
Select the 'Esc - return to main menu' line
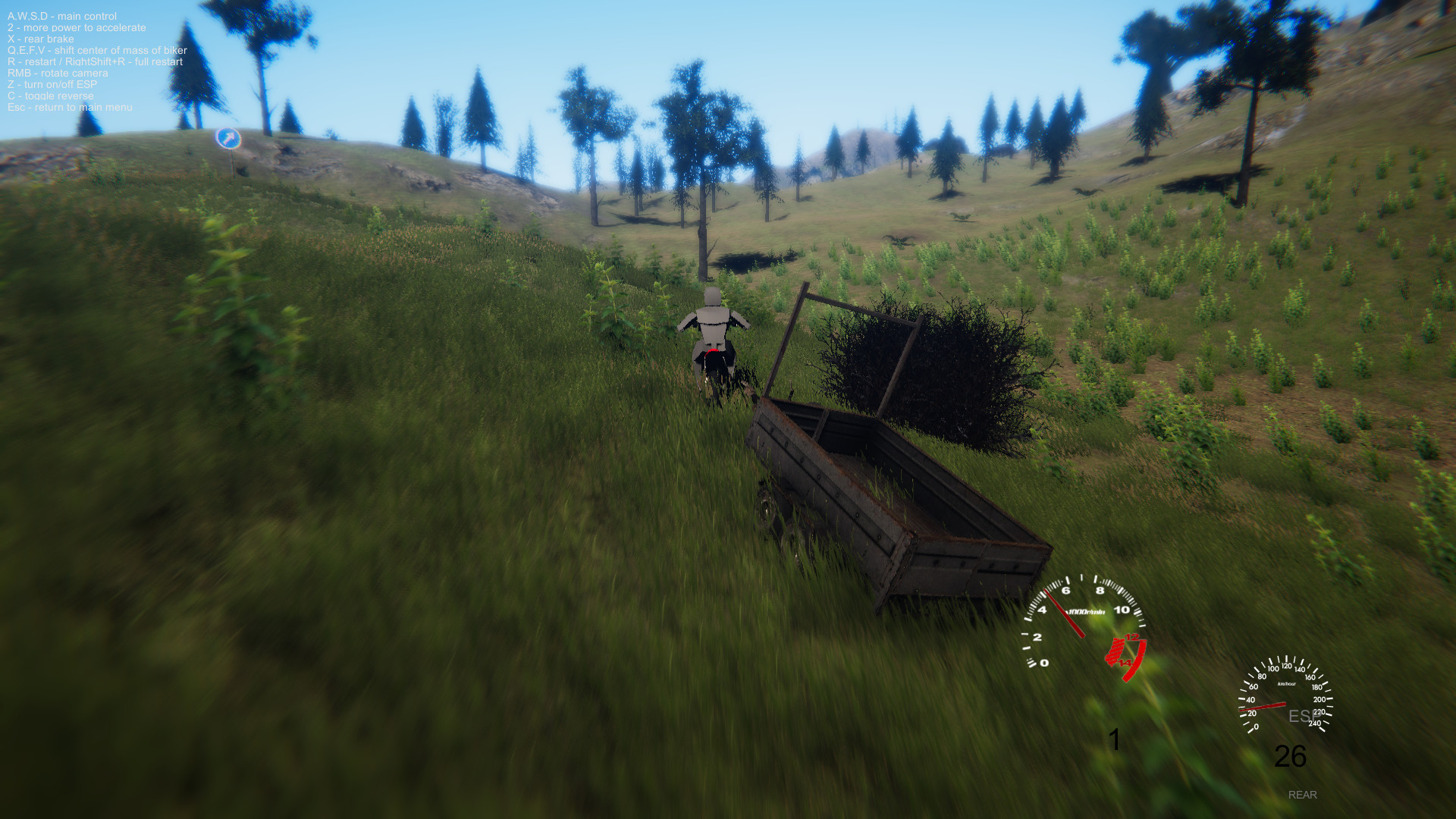(68, 108)
